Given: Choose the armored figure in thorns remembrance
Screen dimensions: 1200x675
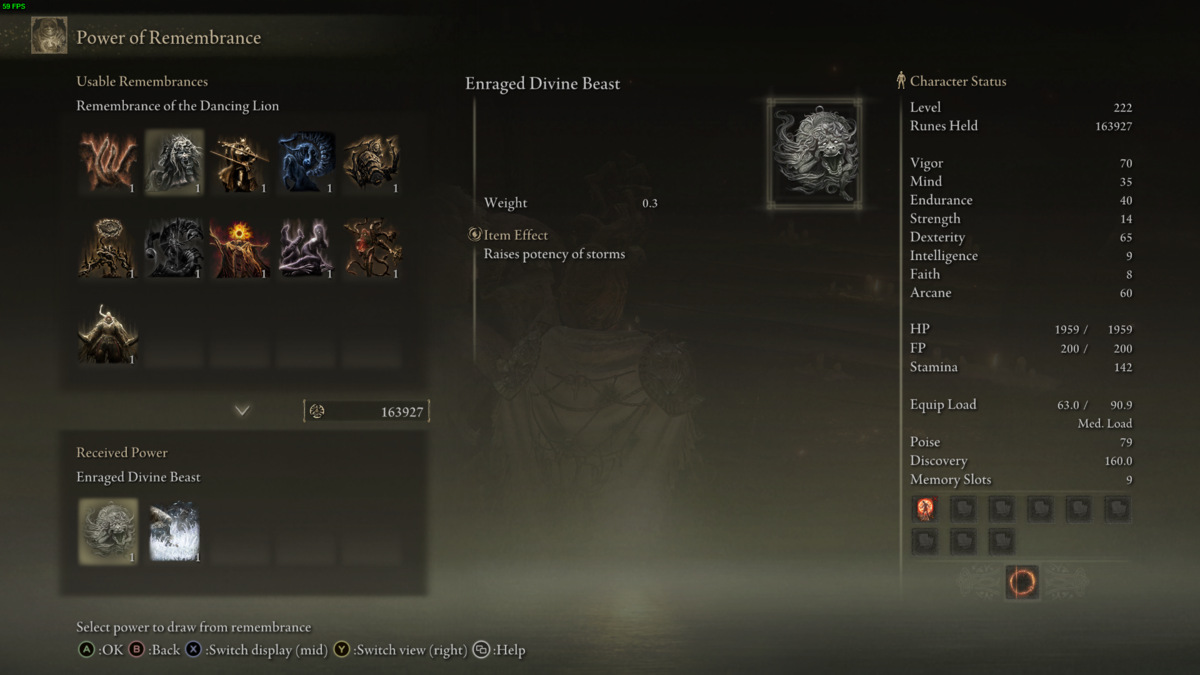Looking at the screenshot, I should coord(372,161).
